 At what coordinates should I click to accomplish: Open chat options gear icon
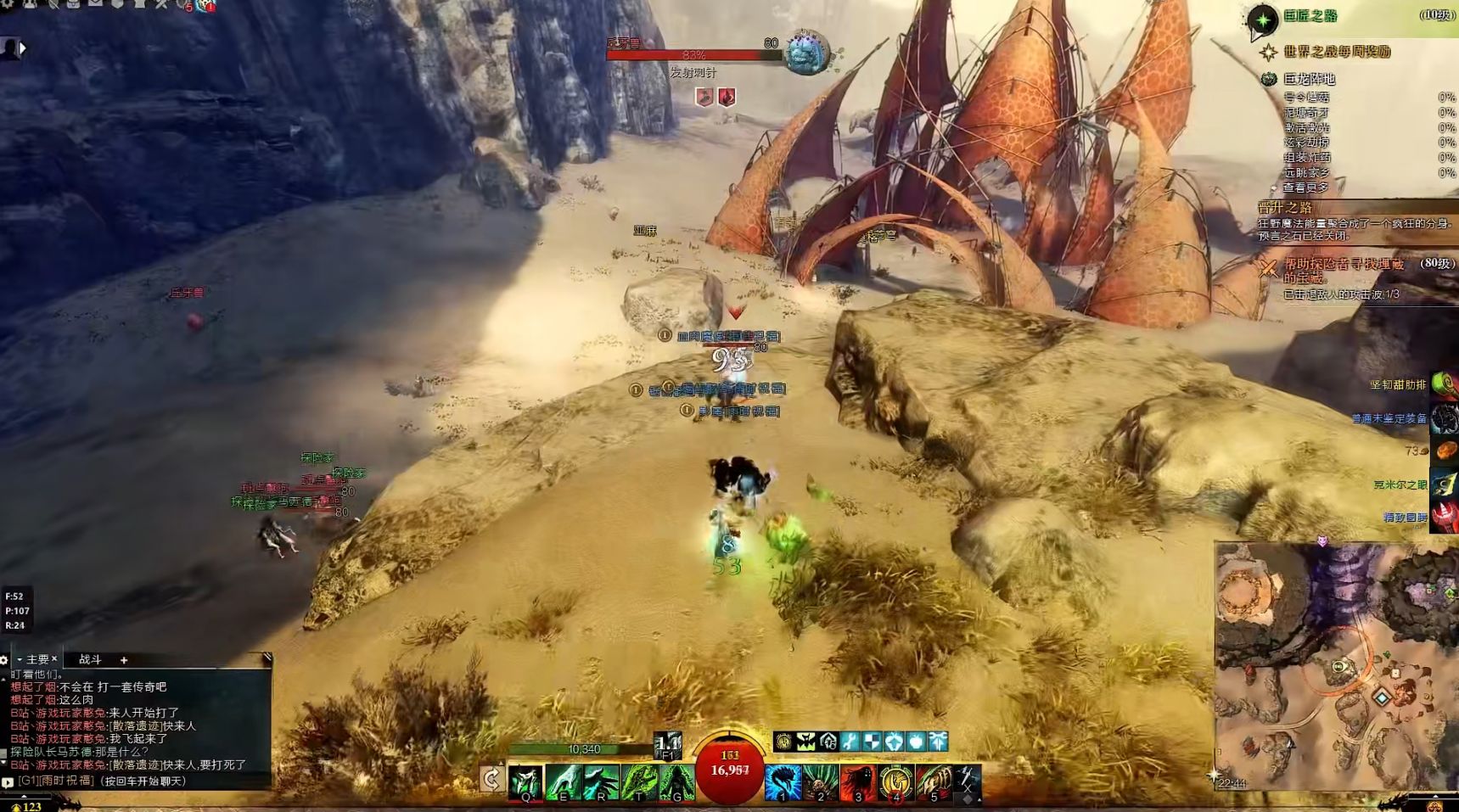coord(5,659)
